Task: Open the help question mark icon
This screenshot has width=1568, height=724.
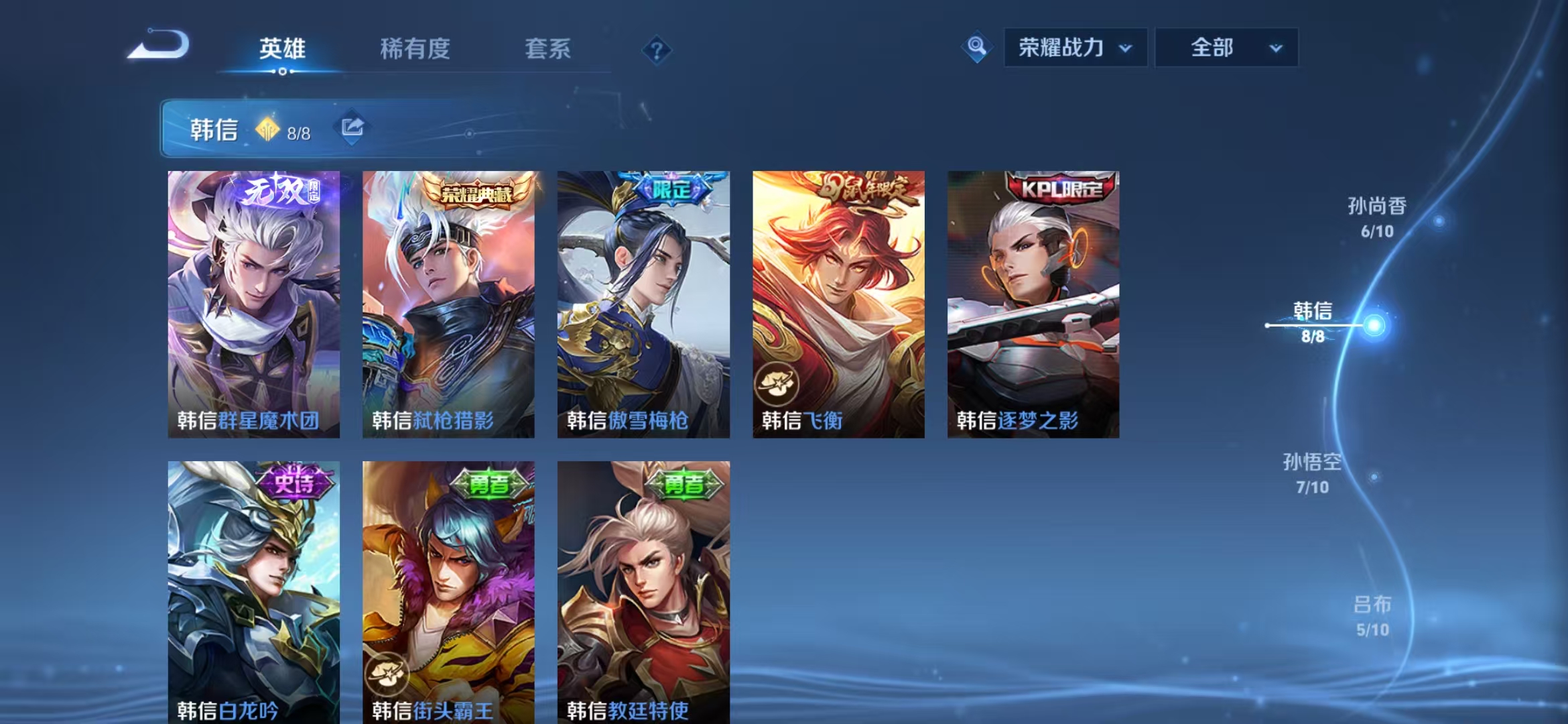Action: coord(657,50)
